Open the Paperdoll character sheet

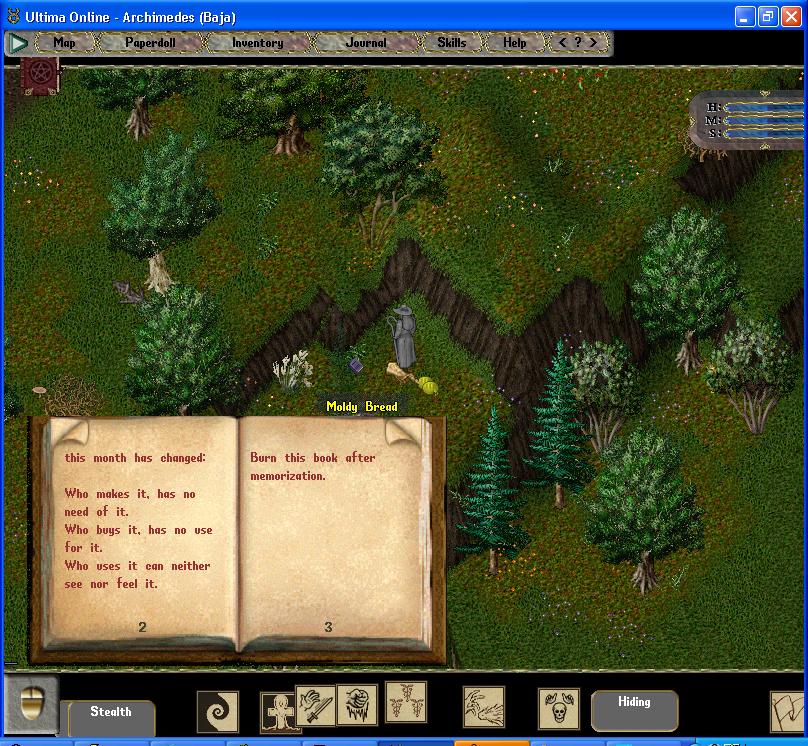(150, 43)
